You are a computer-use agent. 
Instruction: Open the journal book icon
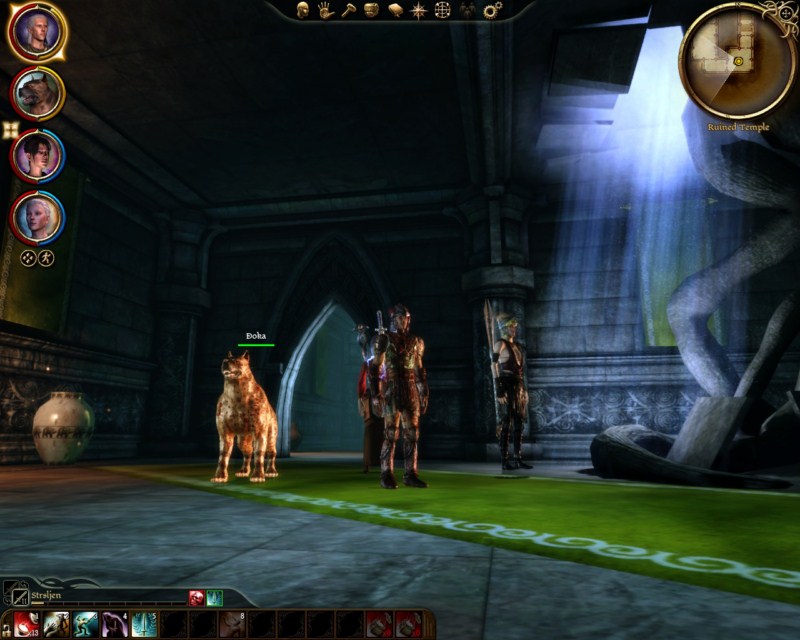pyautogui.click(x=395, y=10)
